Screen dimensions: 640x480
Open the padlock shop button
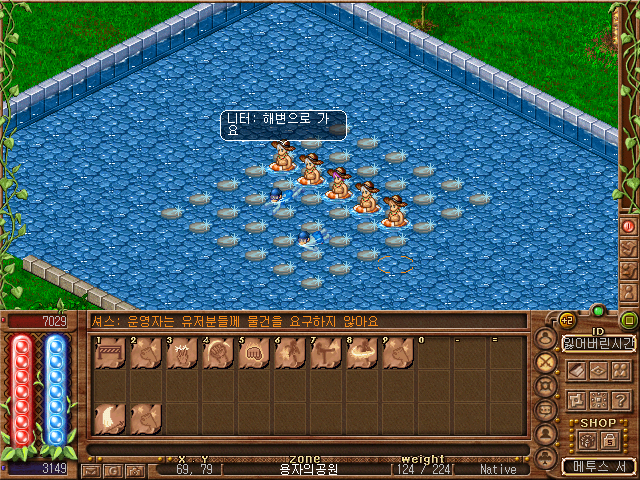coord(608,440)
